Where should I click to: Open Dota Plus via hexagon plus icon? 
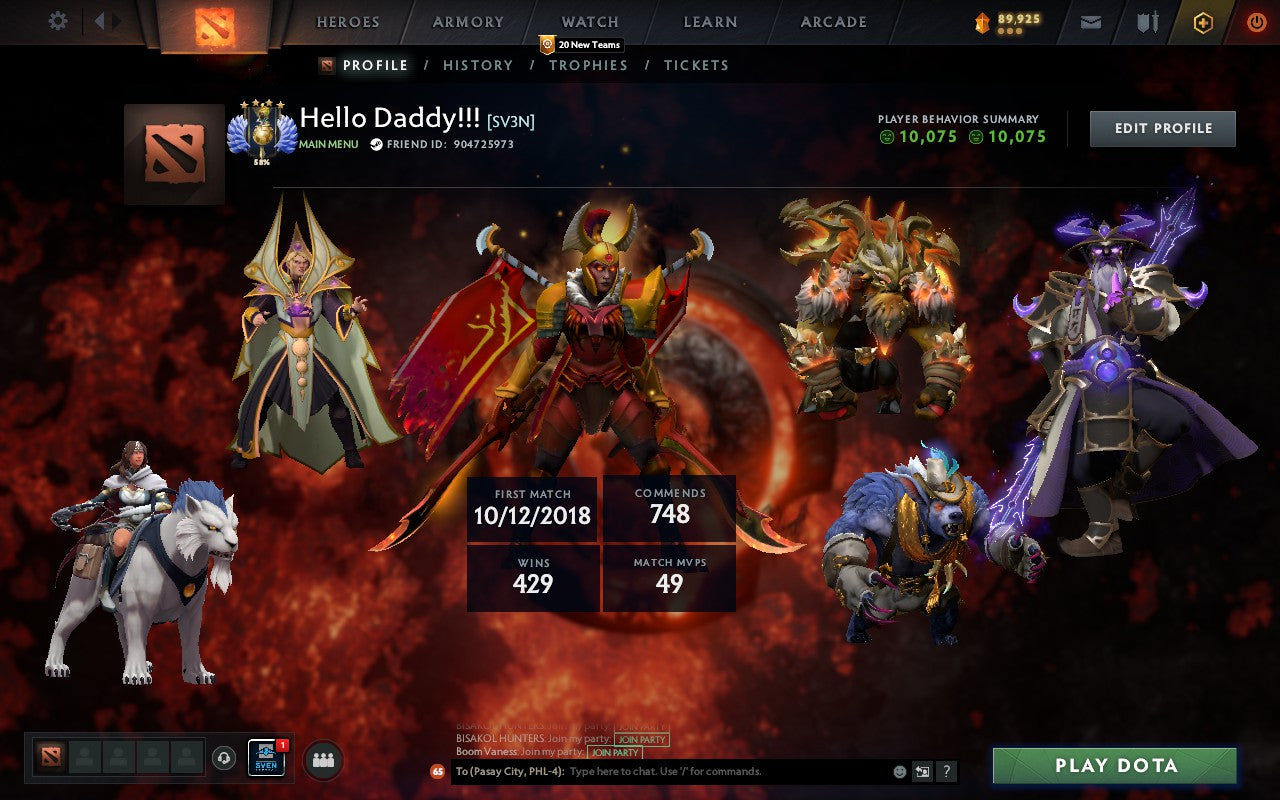[x=1204, y=20]
